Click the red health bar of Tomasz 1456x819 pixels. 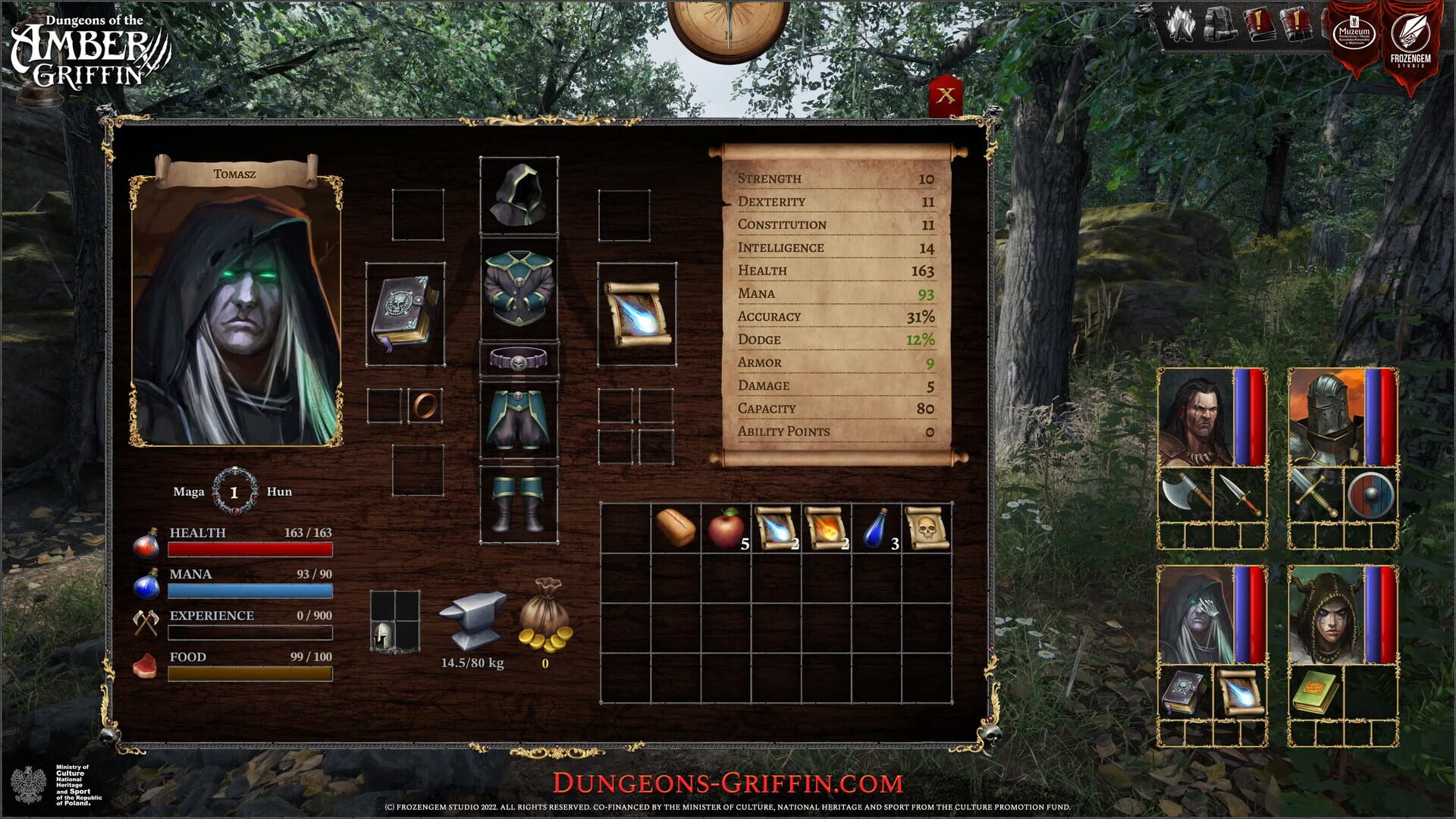[250, 550]
